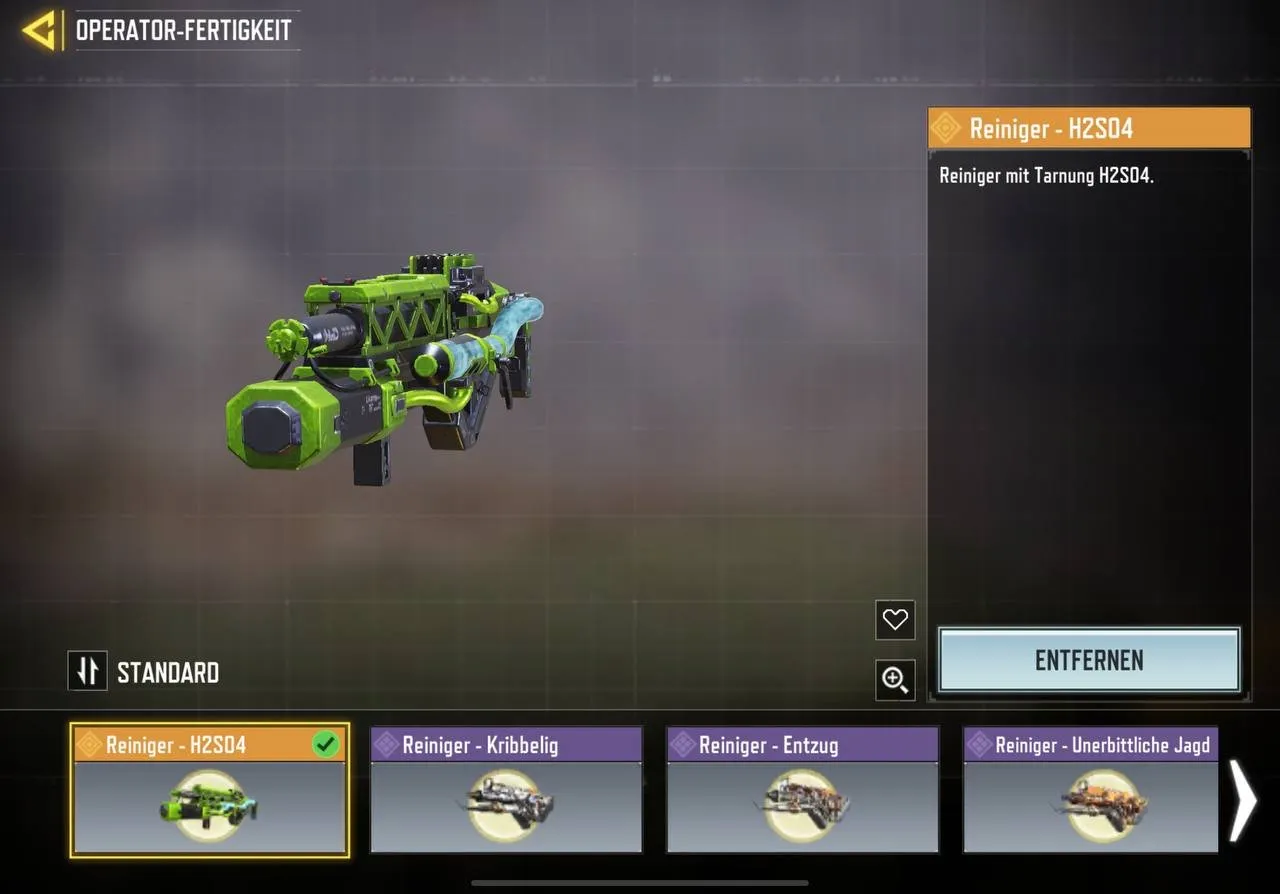The height and width of the screenshot is (894, 1280).
Task: Click the rarity diamond icon beside Reiniger - H2S04 header
Action: [x=948, y=127]
